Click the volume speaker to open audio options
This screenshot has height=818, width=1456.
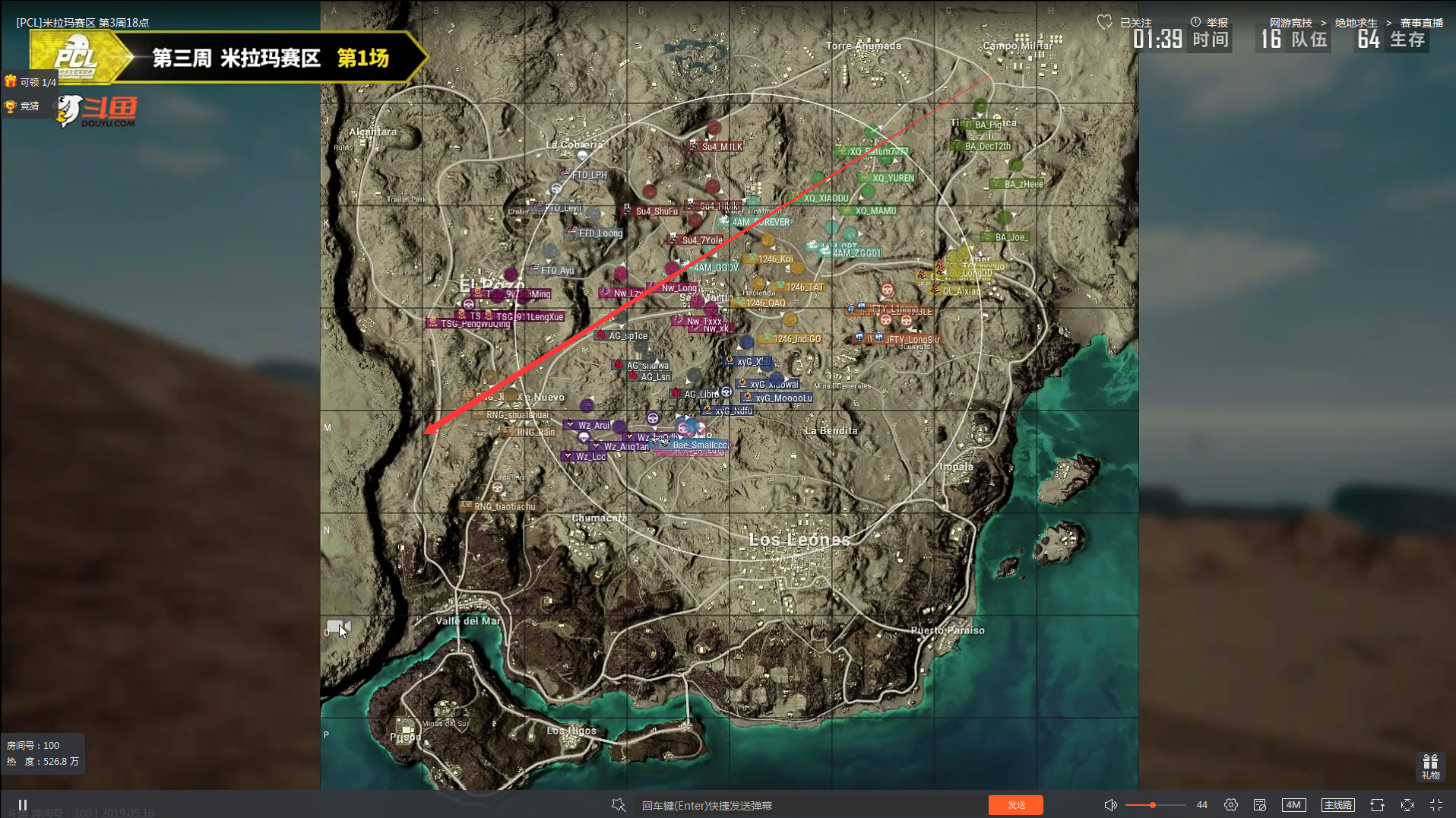(x=1110, y=804)
